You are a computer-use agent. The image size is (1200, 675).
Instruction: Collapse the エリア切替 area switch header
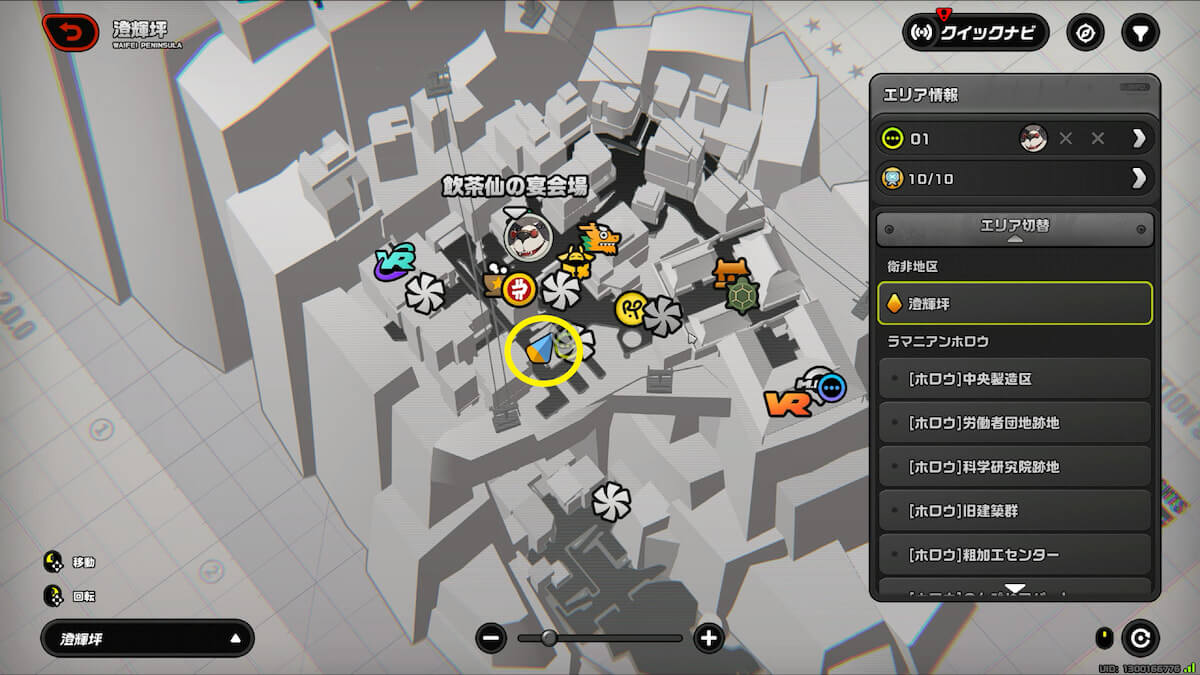[x=1014, y=228]
